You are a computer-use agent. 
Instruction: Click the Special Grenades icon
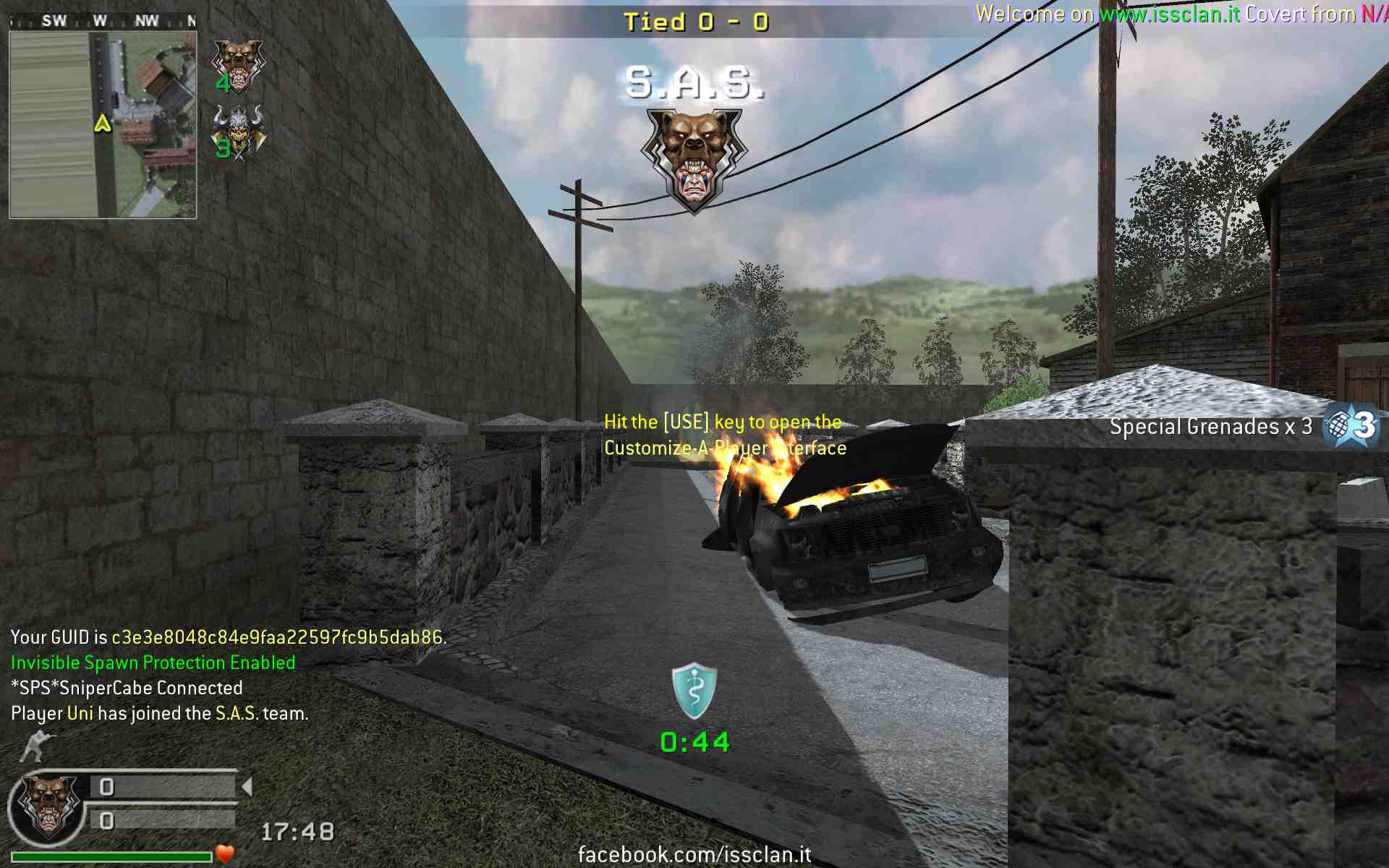point(1351,426)
